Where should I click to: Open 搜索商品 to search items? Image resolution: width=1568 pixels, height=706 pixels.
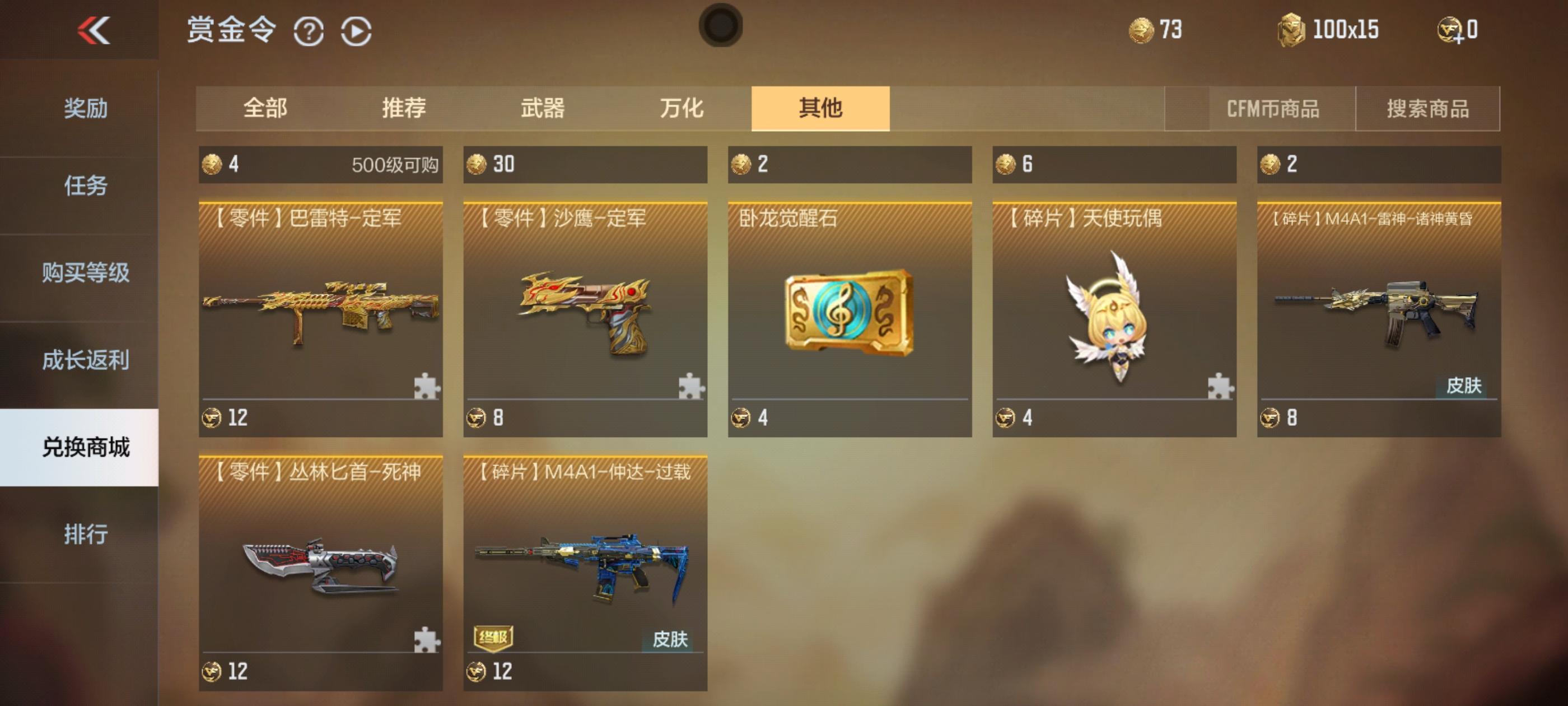click(1427, 109)
